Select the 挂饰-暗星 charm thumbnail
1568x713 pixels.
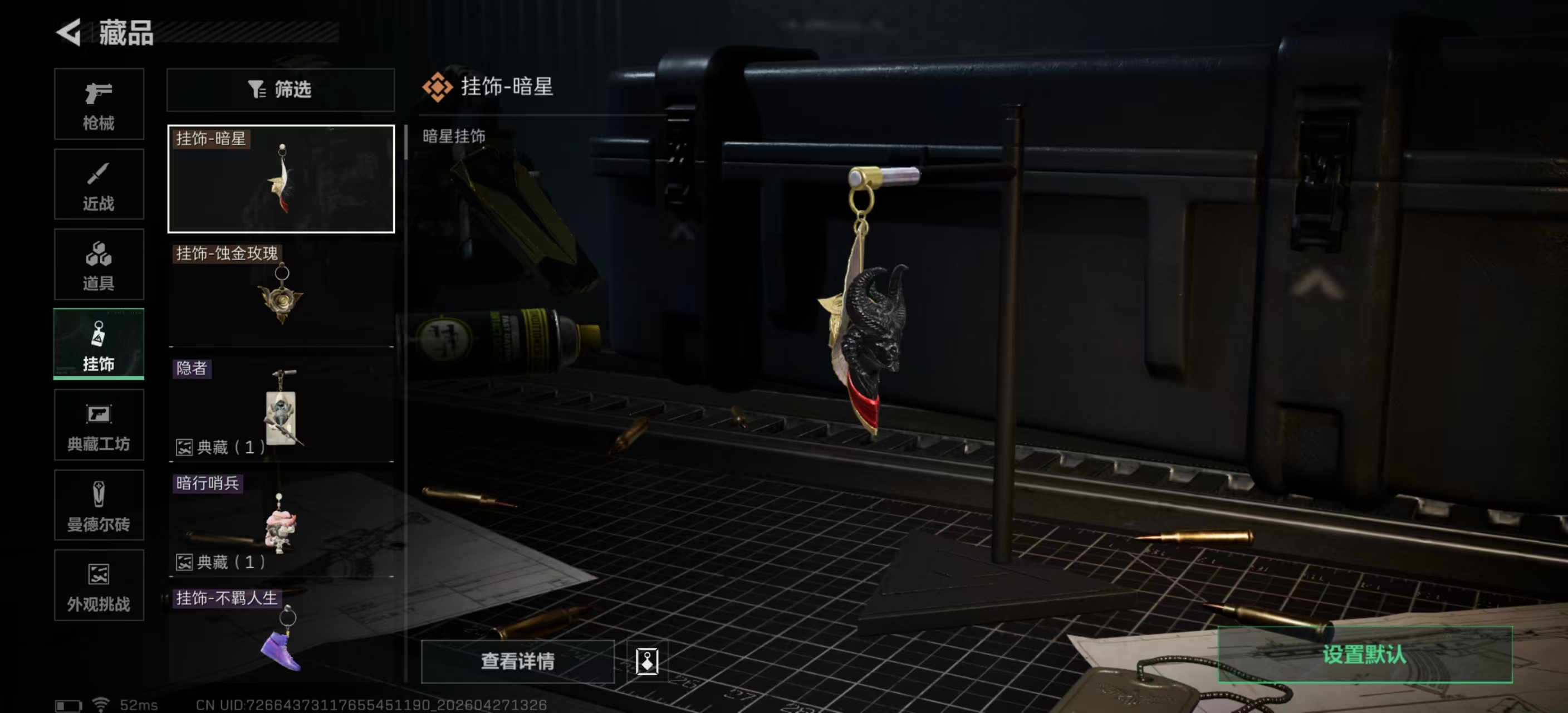pos(280,178)
